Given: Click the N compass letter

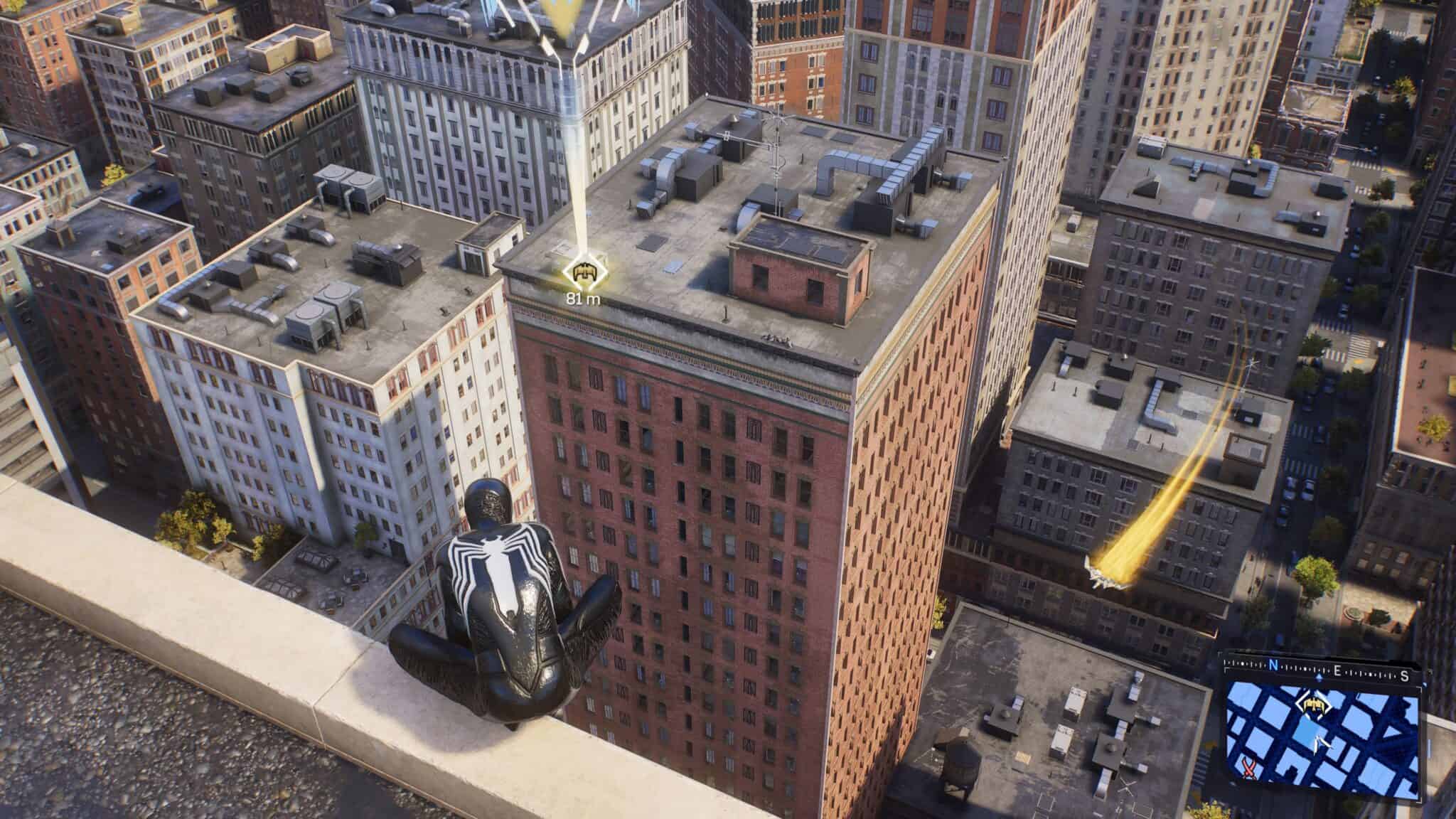Looking at the screenshot, I should coord(1274,664).
